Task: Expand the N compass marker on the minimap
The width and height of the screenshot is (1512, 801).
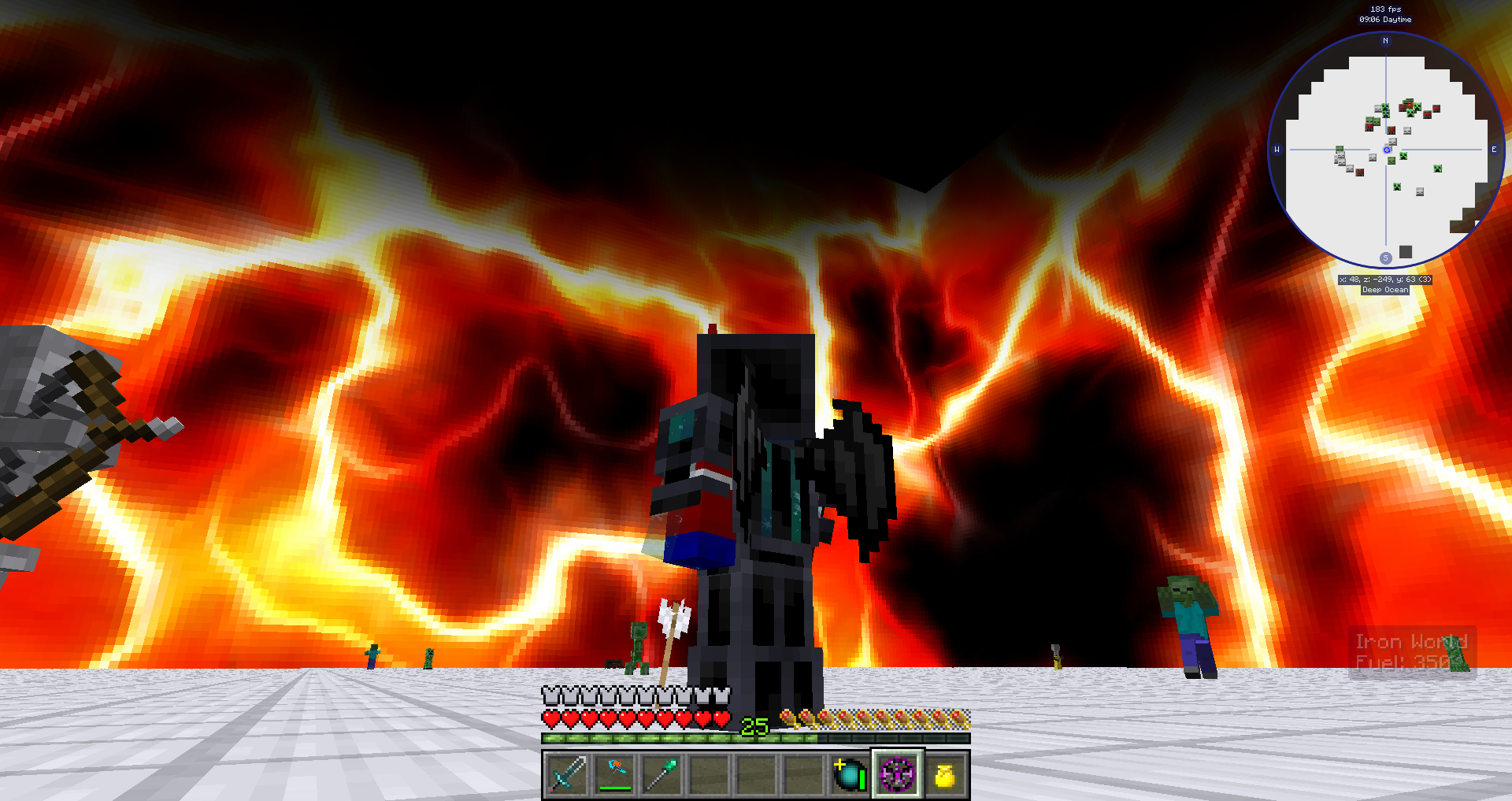Action: [x=1386, y=40]
